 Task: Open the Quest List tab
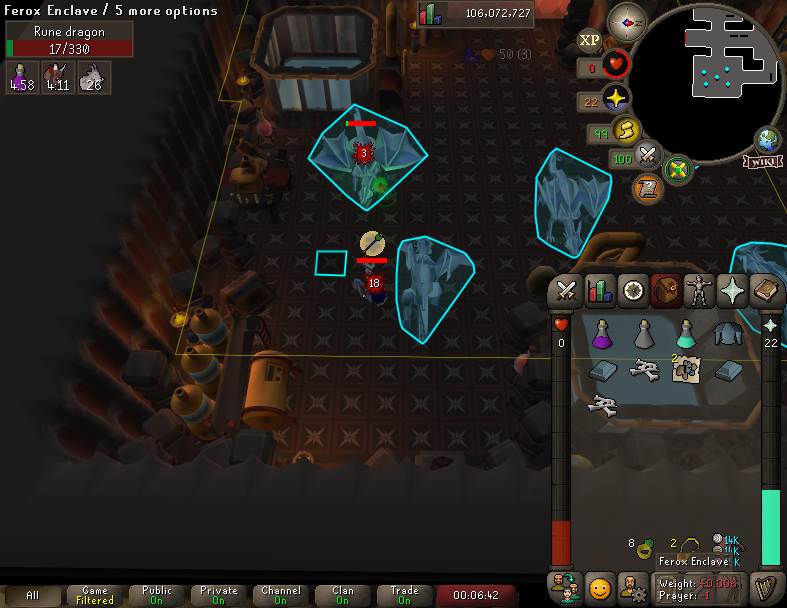(x=632, y=290)
